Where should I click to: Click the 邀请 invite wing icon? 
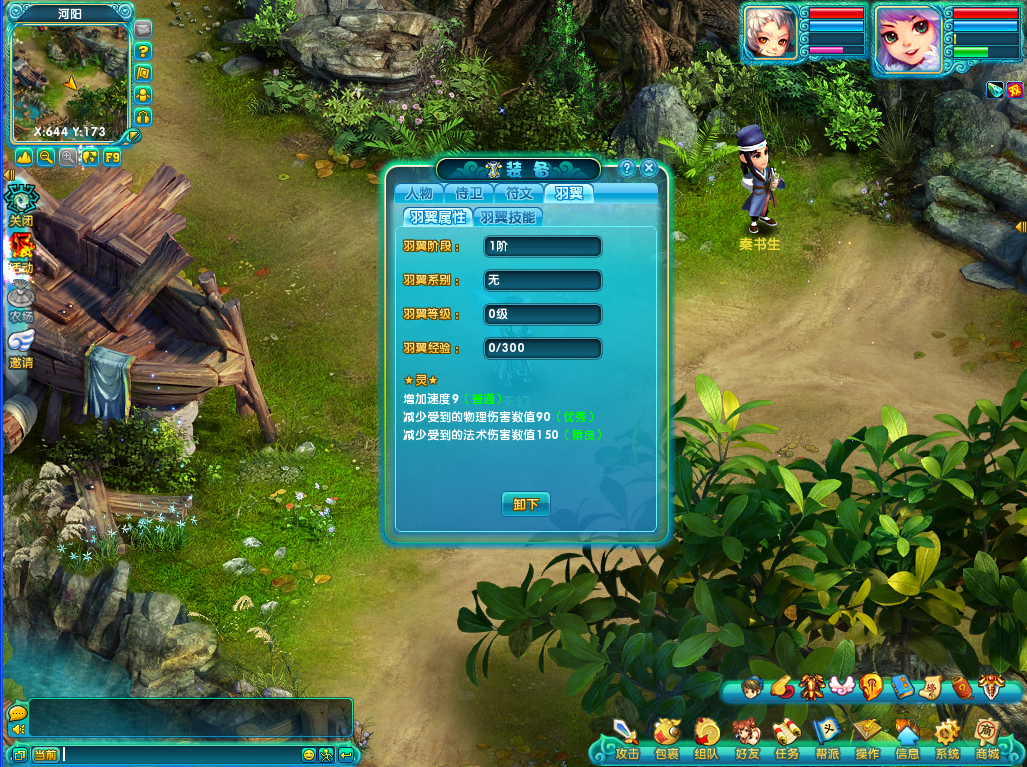pos(21,347)
